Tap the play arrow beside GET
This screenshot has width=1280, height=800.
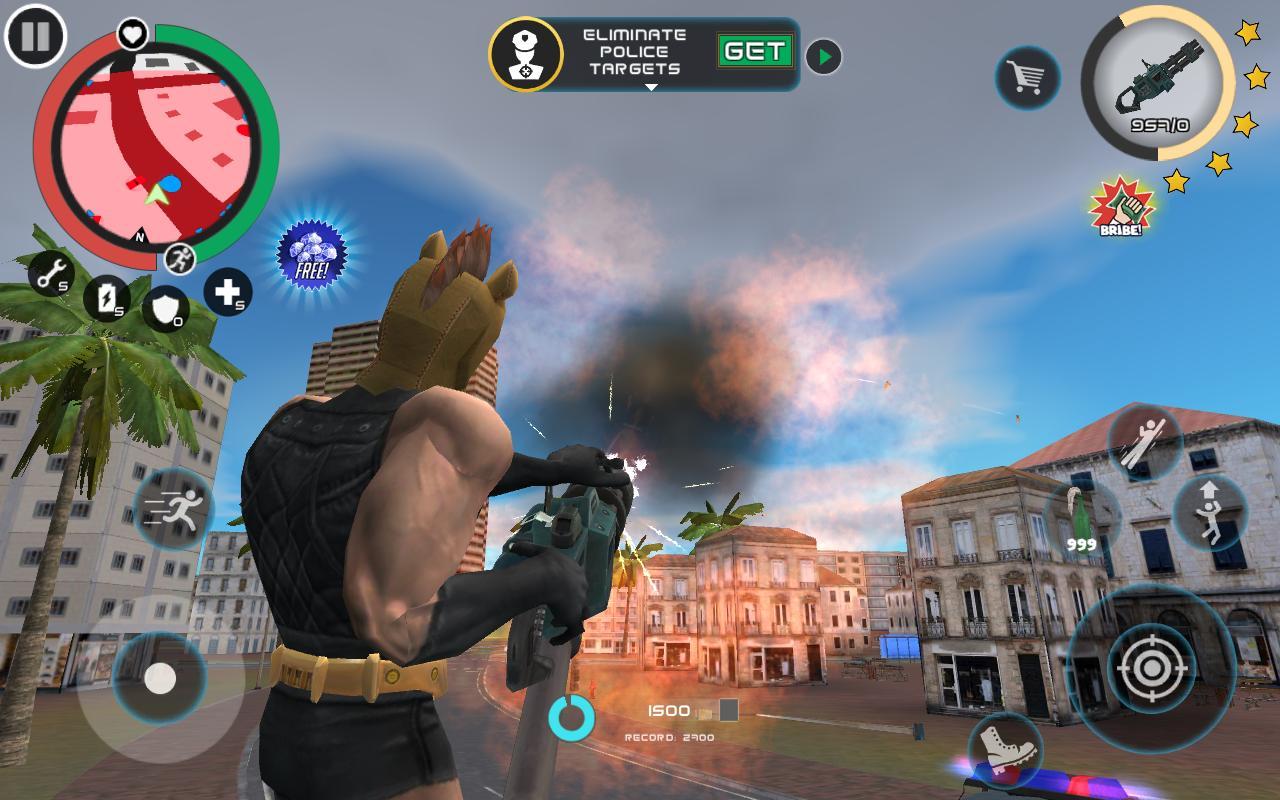click(822, 56)
